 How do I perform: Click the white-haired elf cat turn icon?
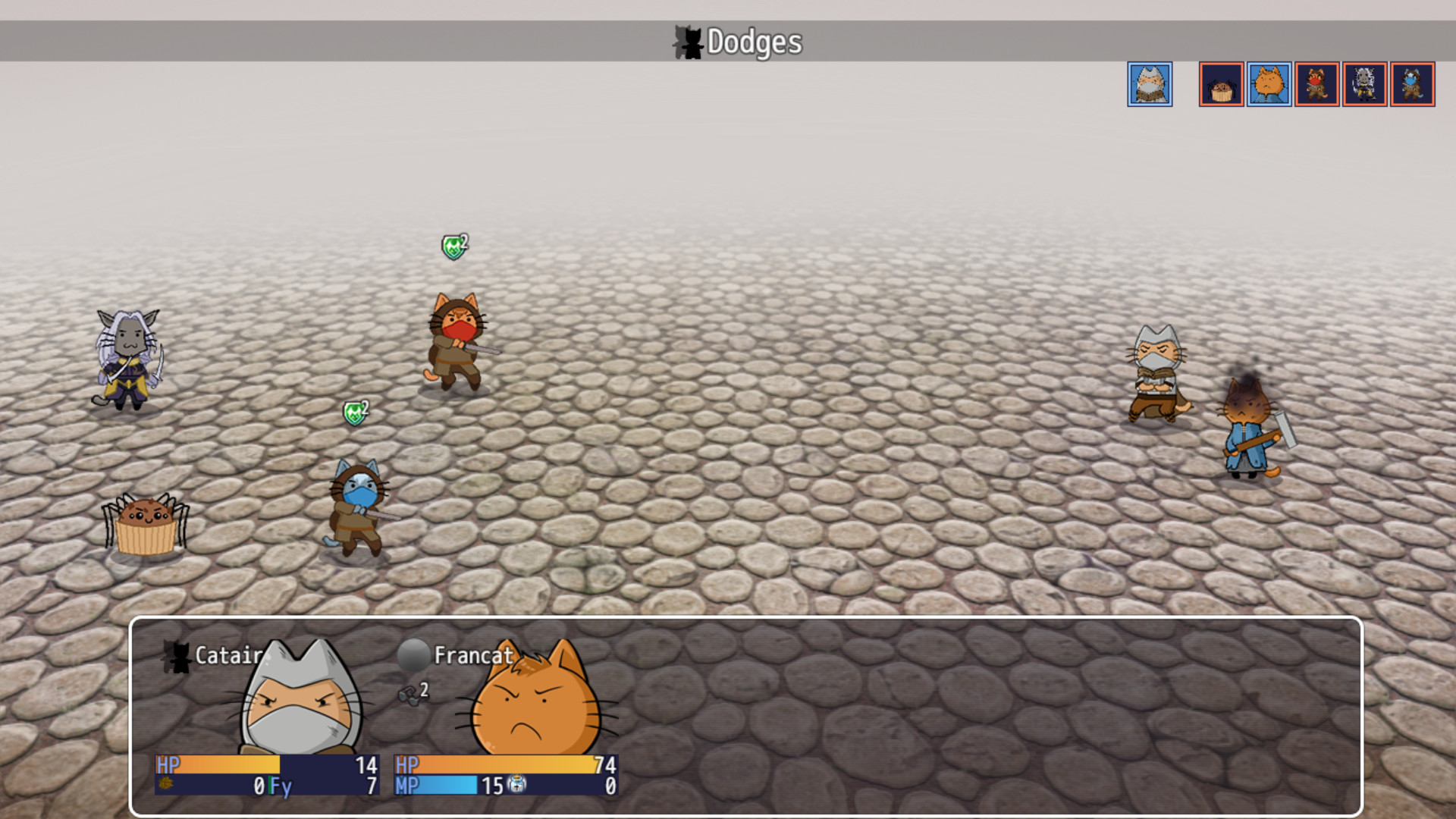click(1364, 84)
